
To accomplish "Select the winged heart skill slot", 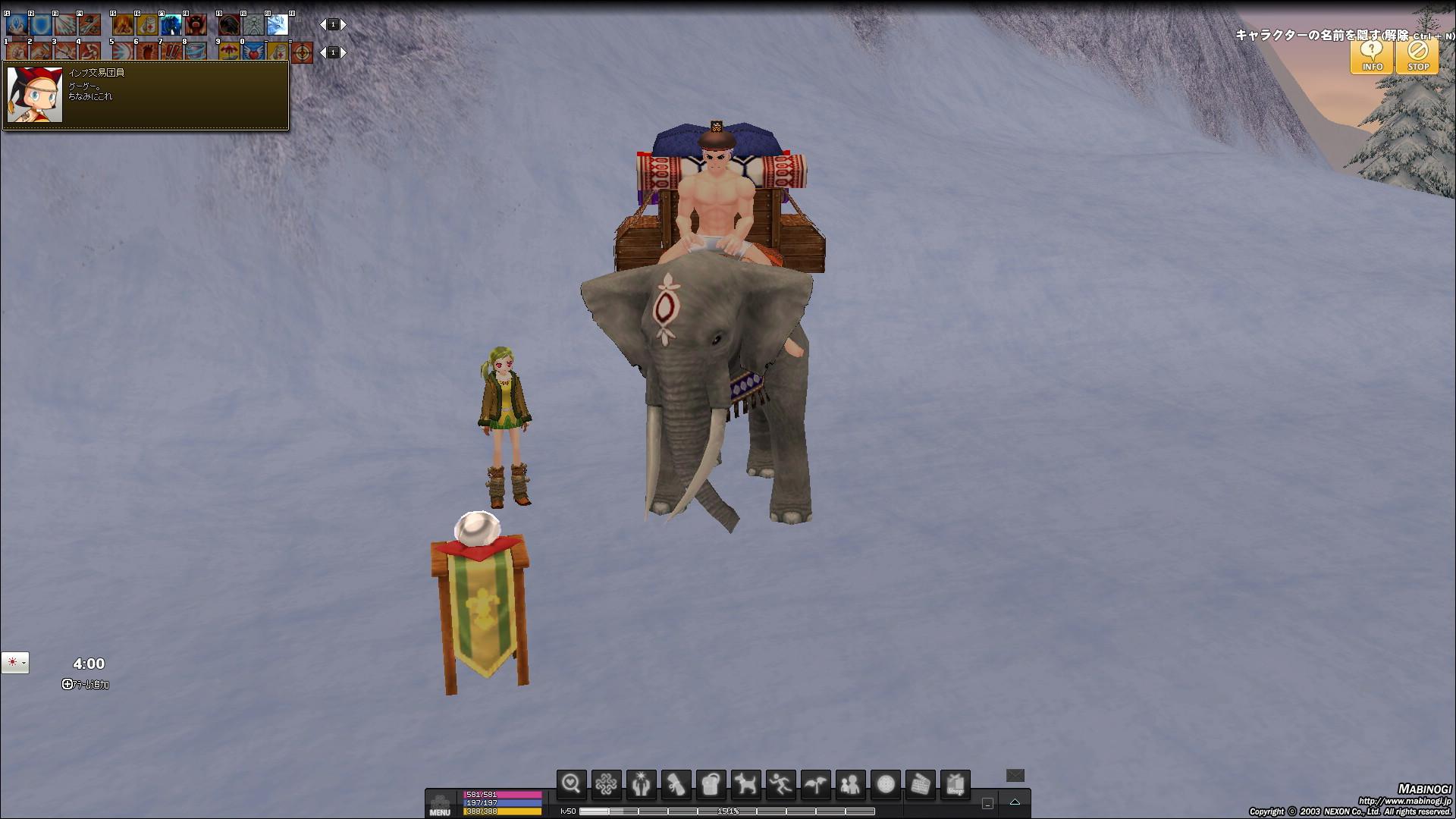I will pos(253,52).
